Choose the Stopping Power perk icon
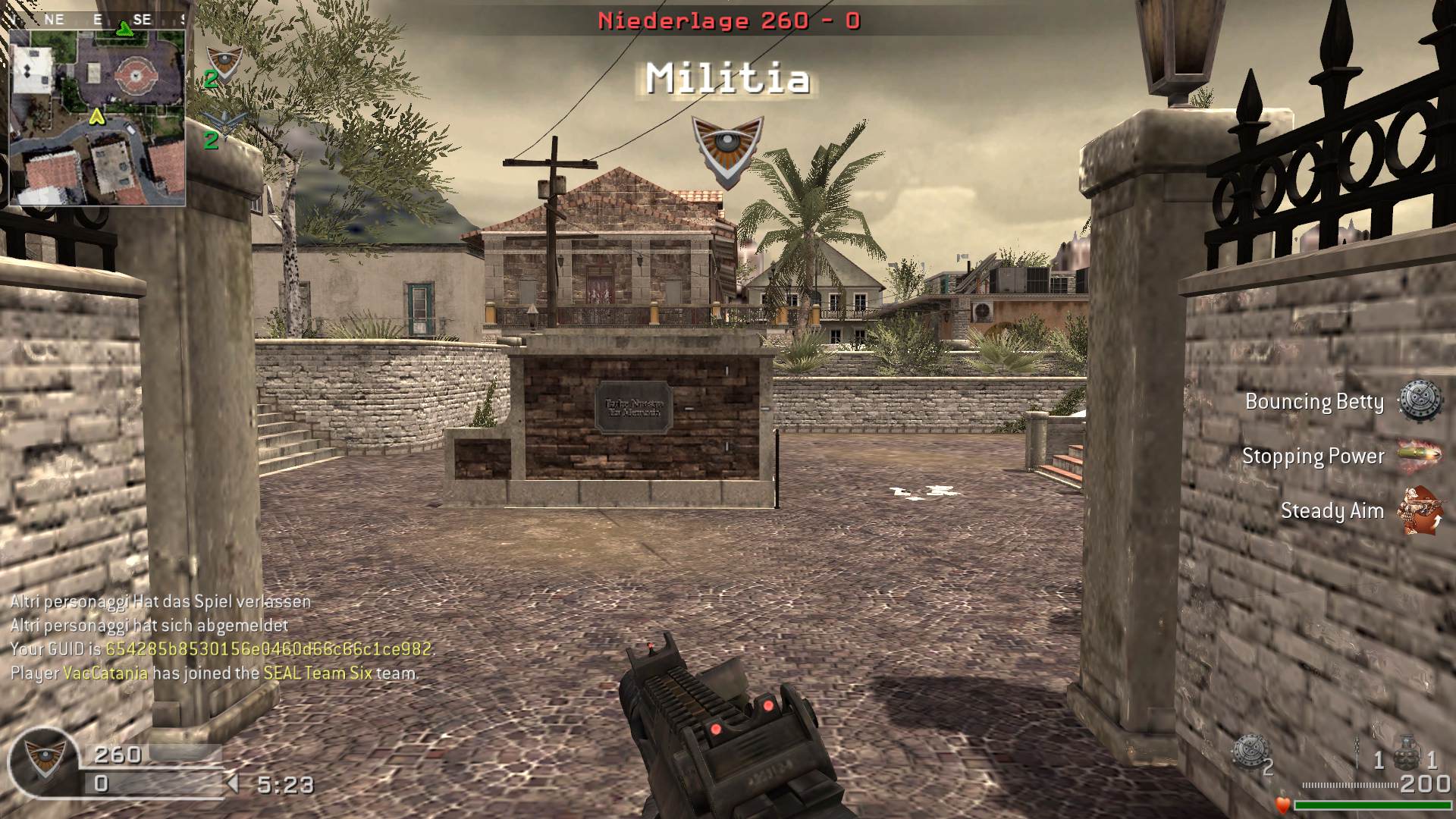The image size is (1456, 819). point(1419,456)
